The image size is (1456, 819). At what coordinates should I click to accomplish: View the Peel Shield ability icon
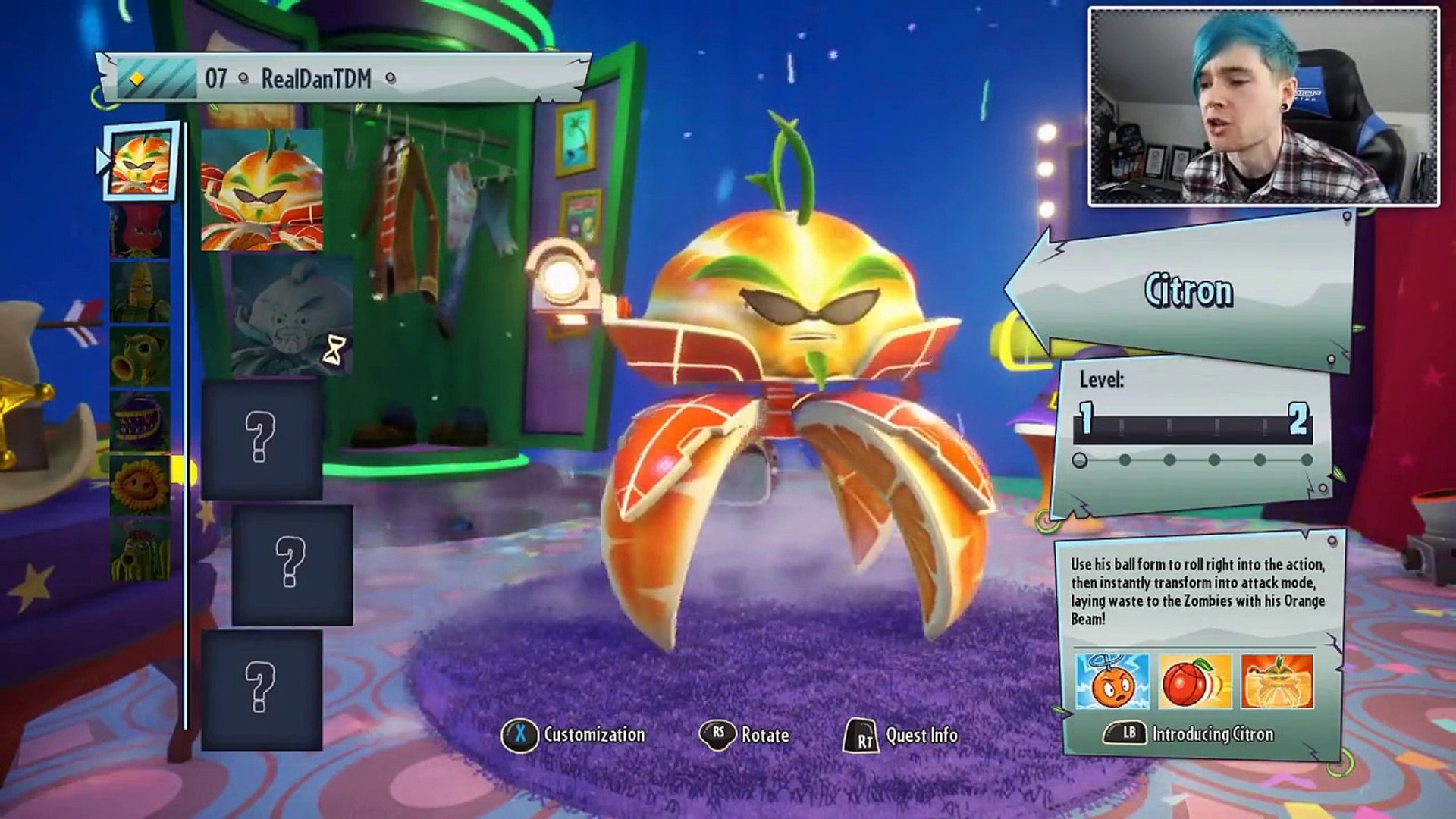[1277, 682]
